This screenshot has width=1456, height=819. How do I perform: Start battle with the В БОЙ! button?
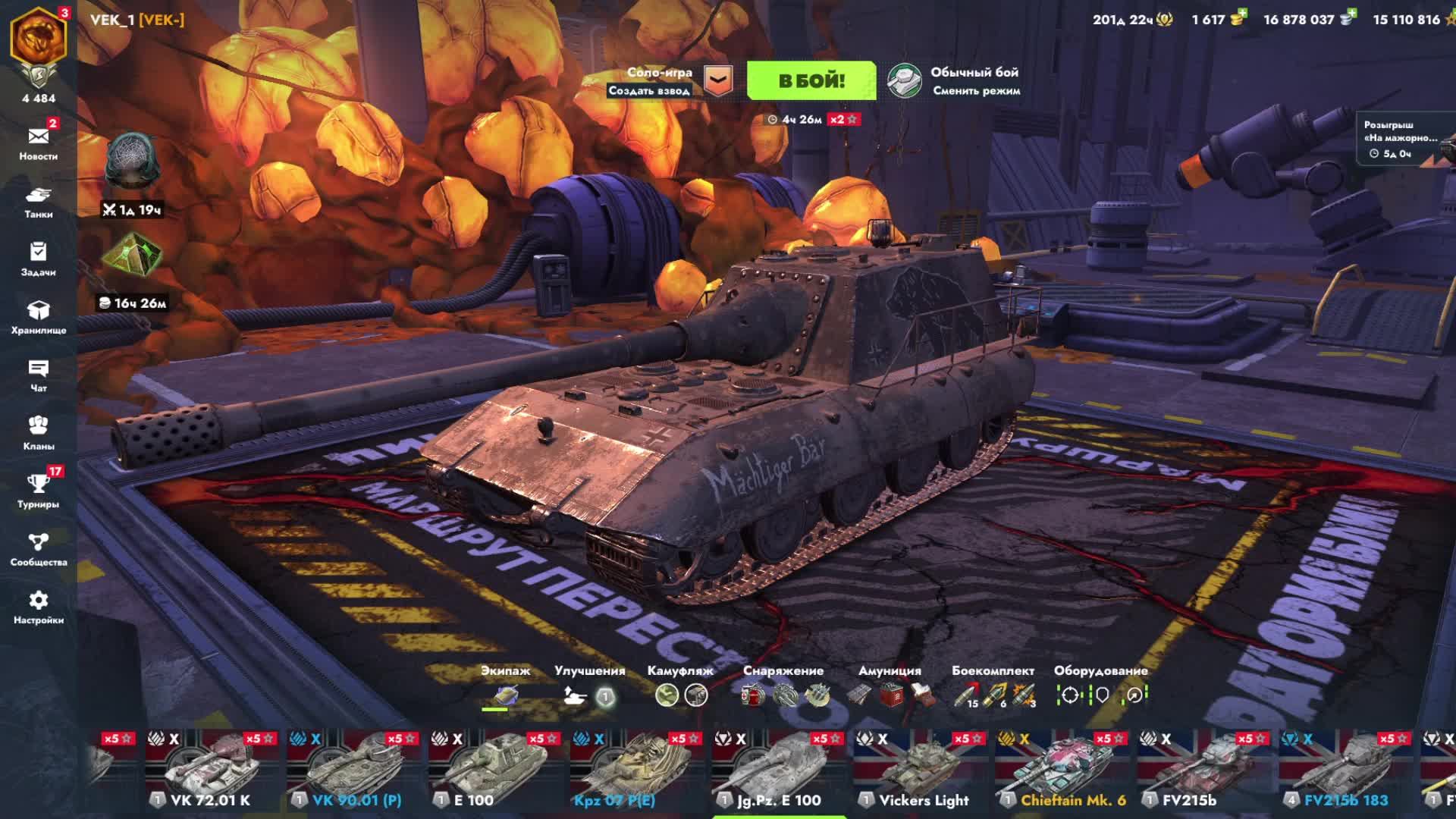811,80
